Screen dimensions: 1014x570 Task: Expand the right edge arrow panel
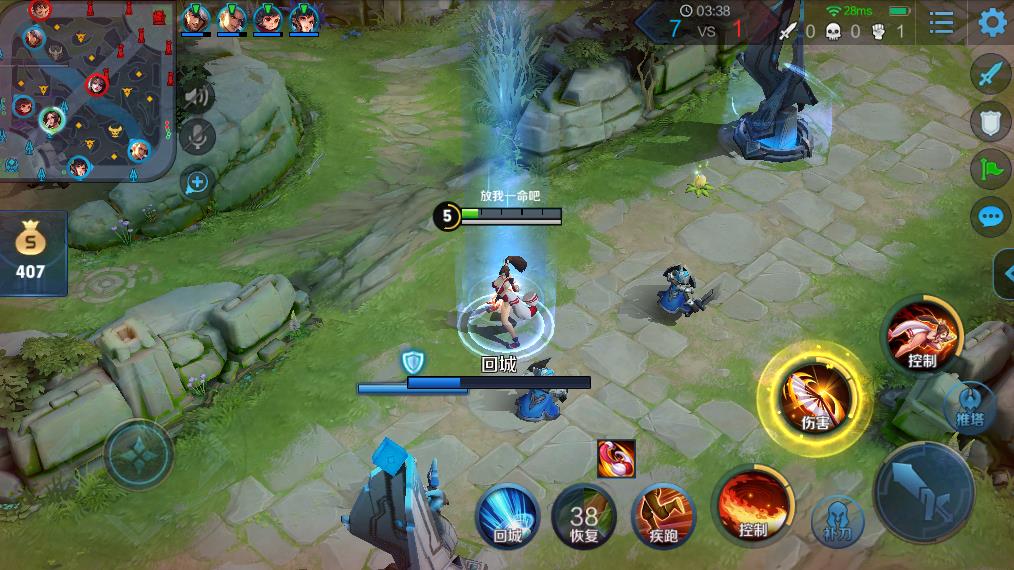(1004, 273)
